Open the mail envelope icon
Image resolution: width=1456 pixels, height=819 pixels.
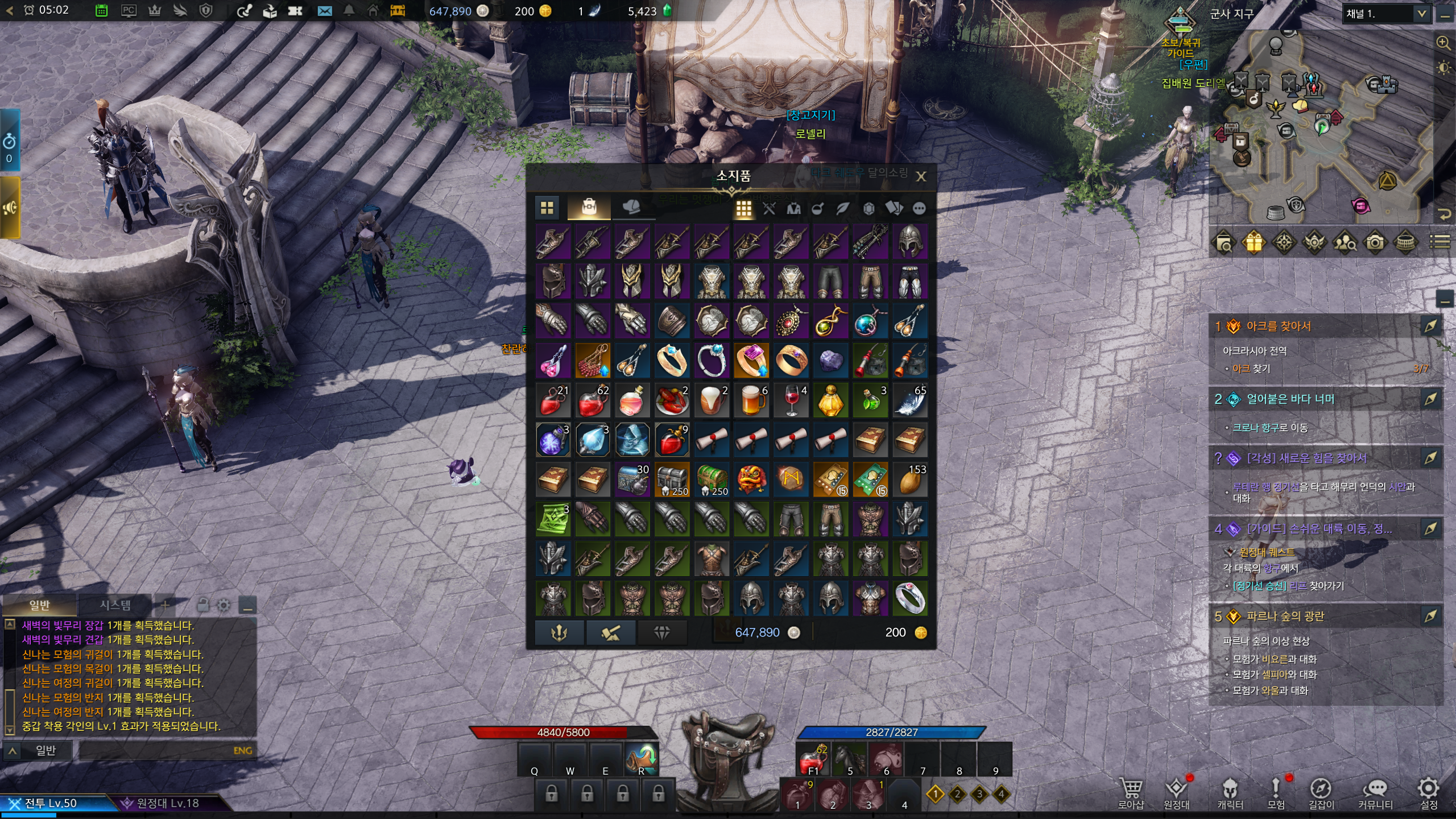[325, 11]
